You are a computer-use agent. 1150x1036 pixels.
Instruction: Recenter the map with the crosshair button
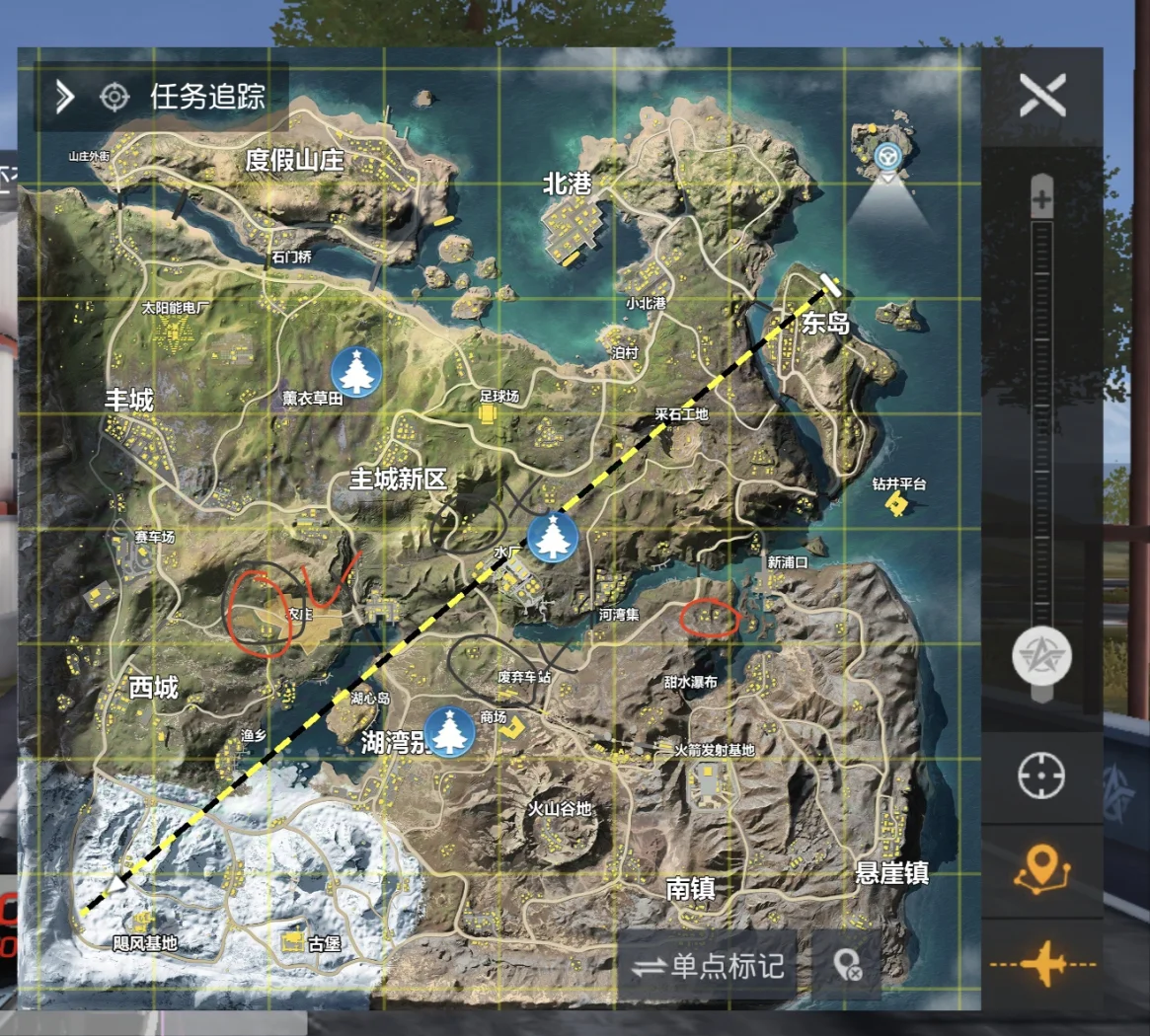click(1041, 777)
